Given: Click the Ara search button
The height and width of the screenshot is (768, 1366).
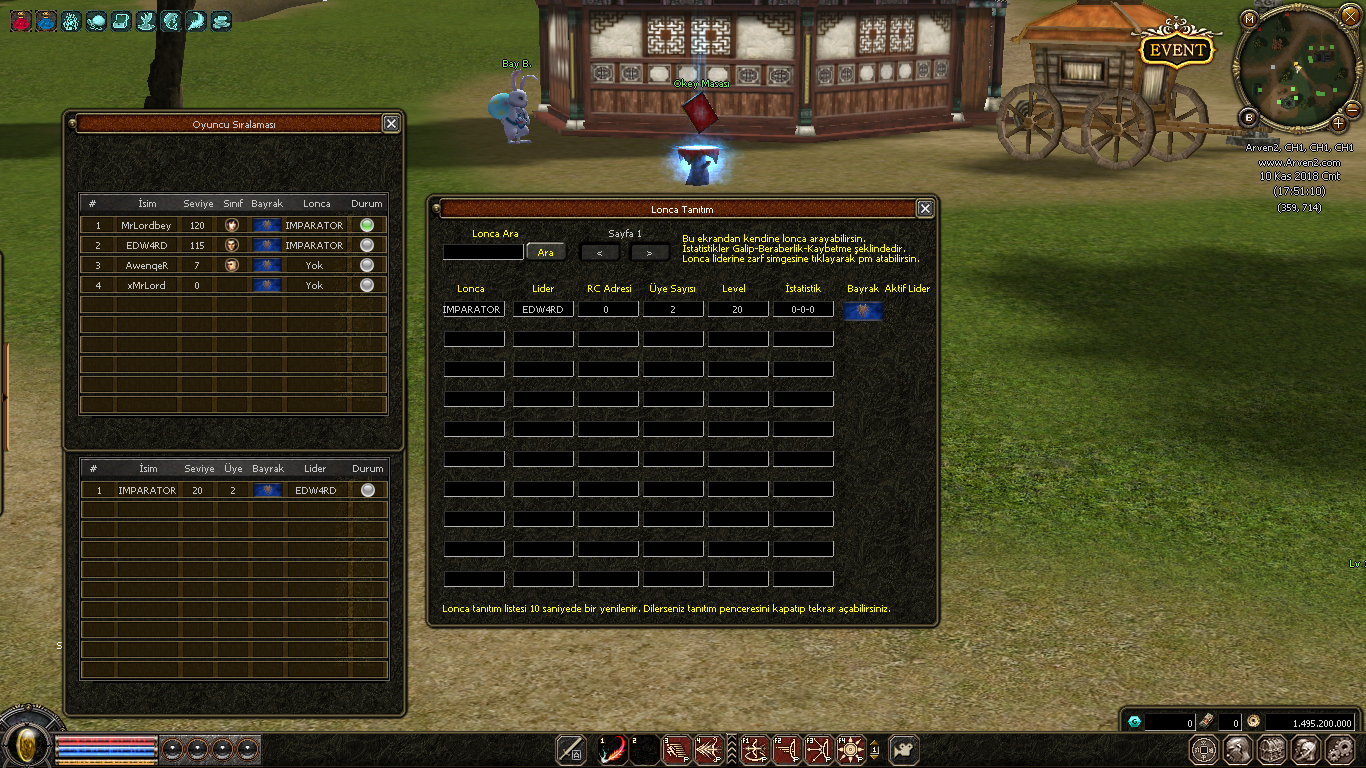Looking at the screenshot, I should pyautogui.click(x=545, y=252).
